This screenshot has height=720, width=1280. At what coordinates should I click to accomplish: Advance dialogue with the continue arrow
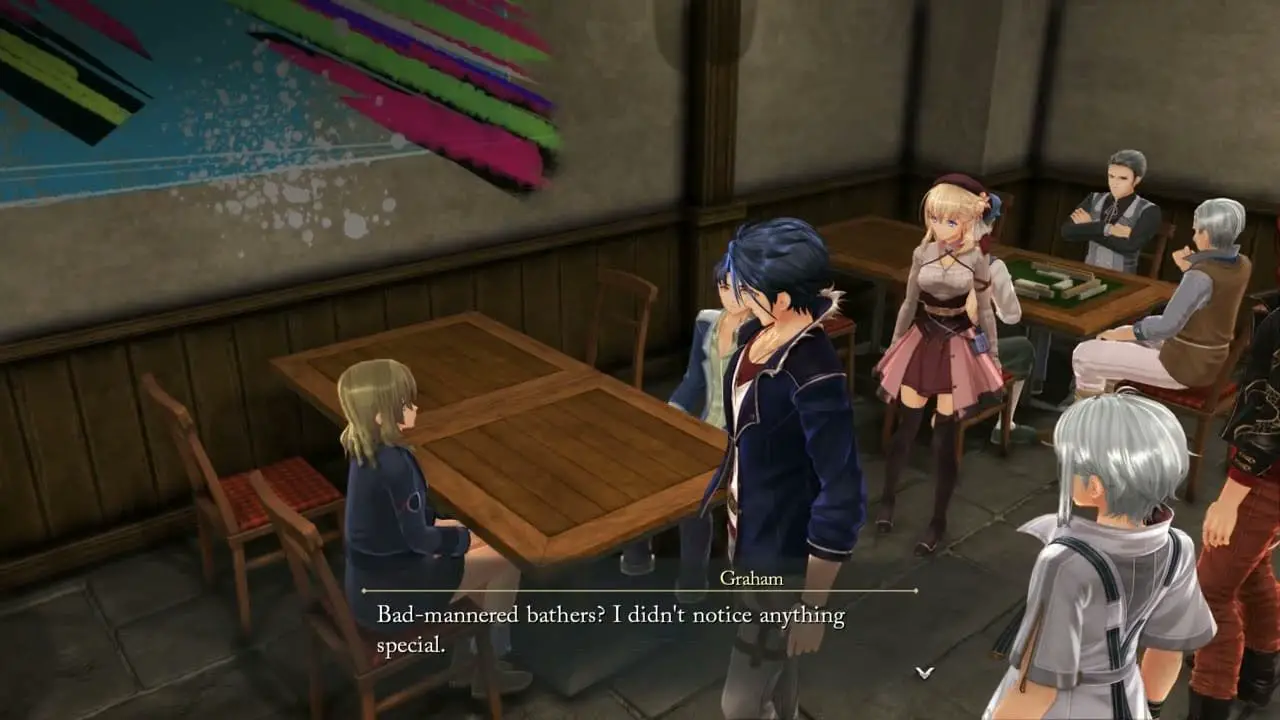click(x=925, y=672)
